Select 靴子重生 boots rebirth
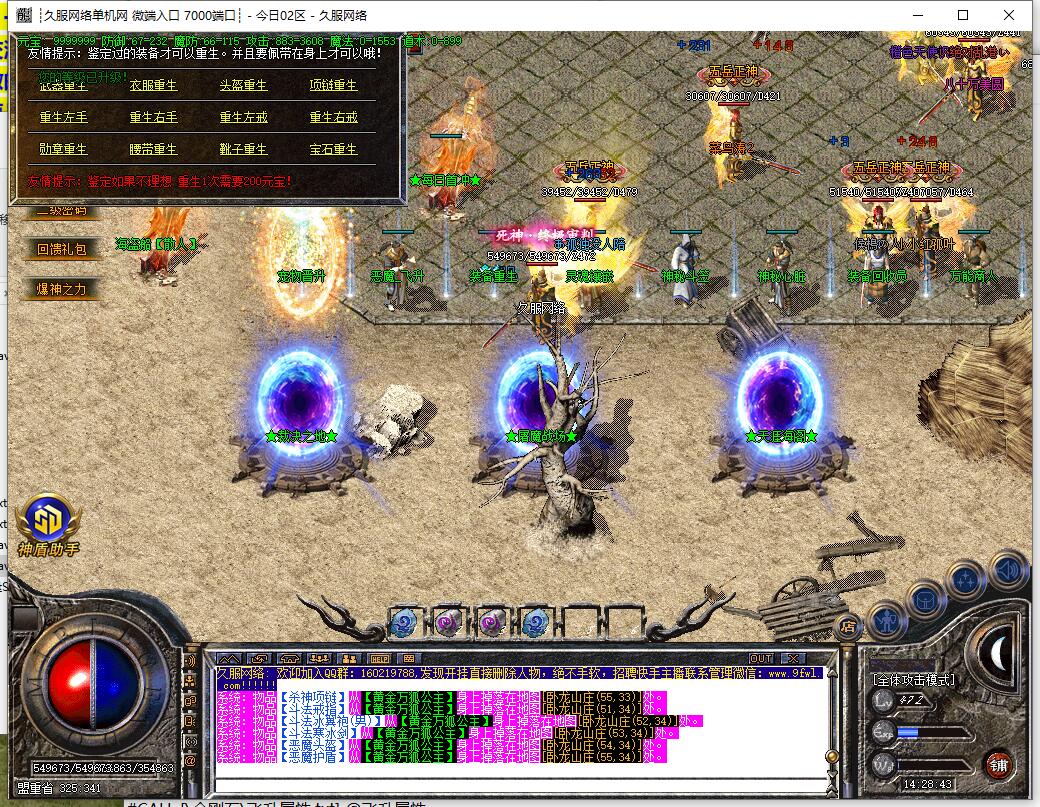1040x807 pixels. tap(243, 149)
